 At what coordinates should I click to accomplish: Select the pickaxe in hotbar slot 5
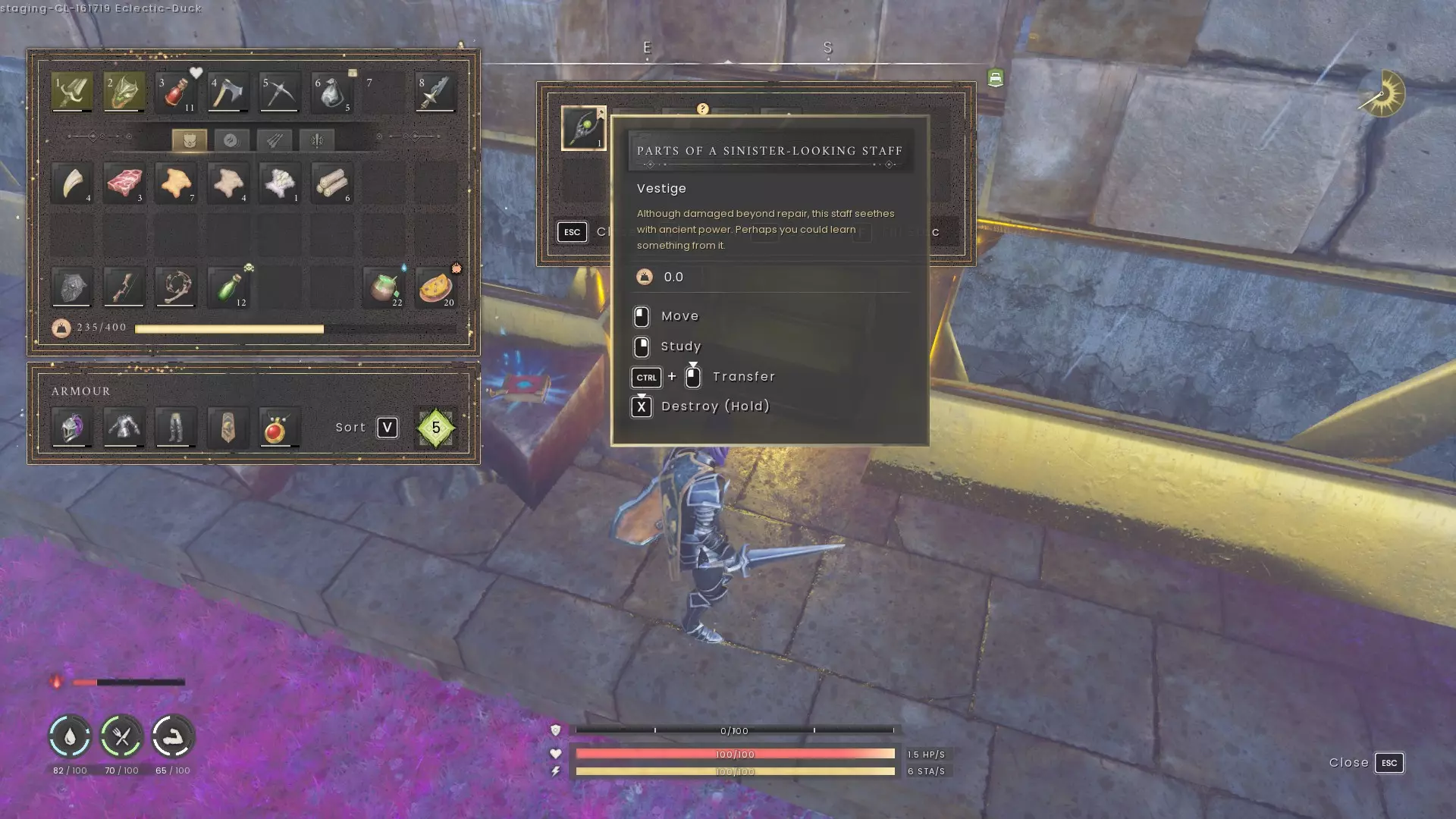tap(279, 93)
